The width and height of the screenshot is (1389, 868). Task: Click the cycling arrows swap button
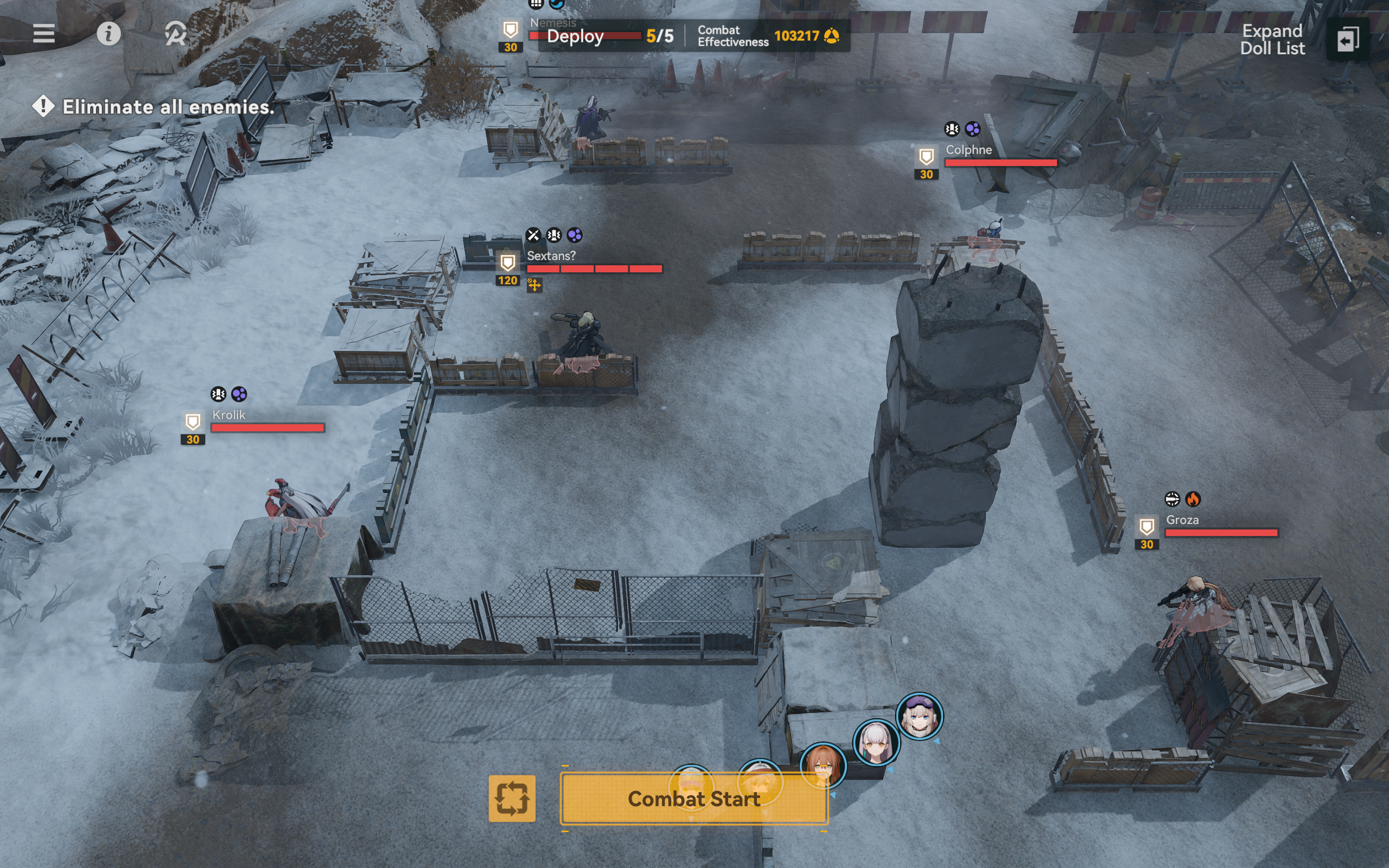click(x=512, y=798)
